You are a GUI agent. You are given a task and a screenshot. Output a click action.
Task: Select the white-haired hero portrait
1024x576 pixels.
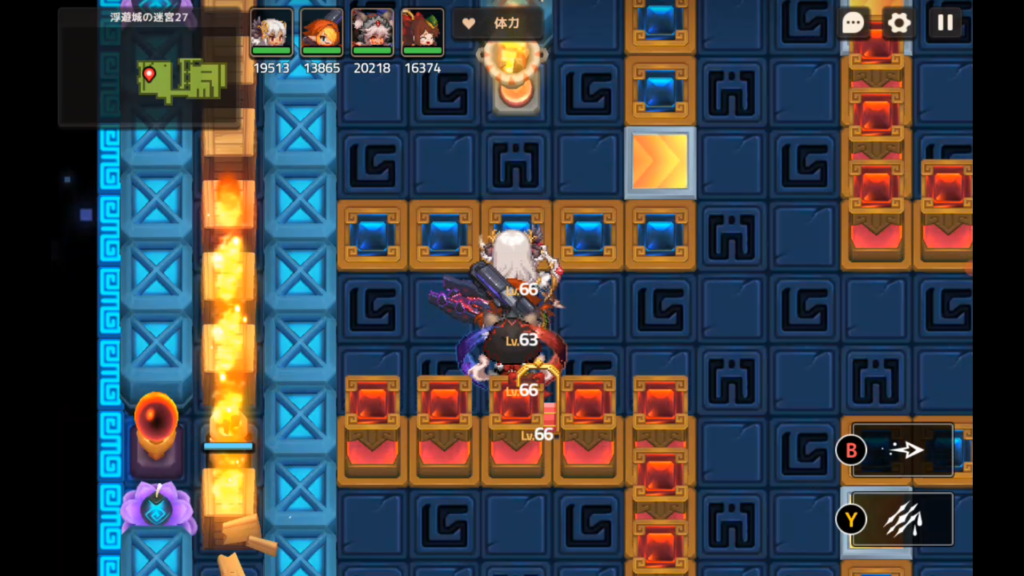click(271, 33)
